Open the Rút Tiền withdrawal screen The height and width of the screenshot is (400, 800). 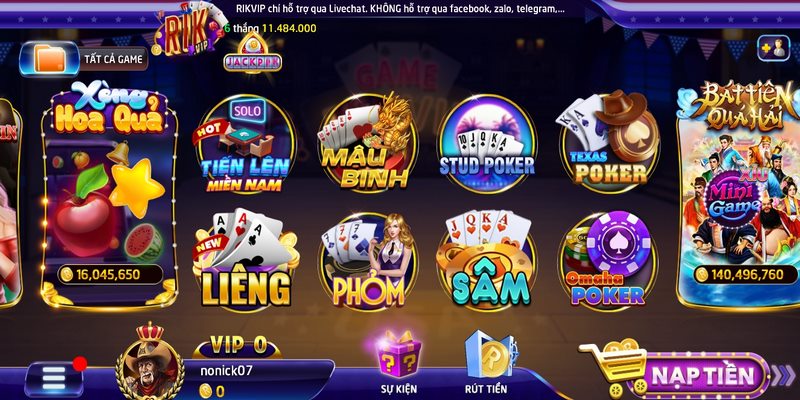click(x=486, y=362)
